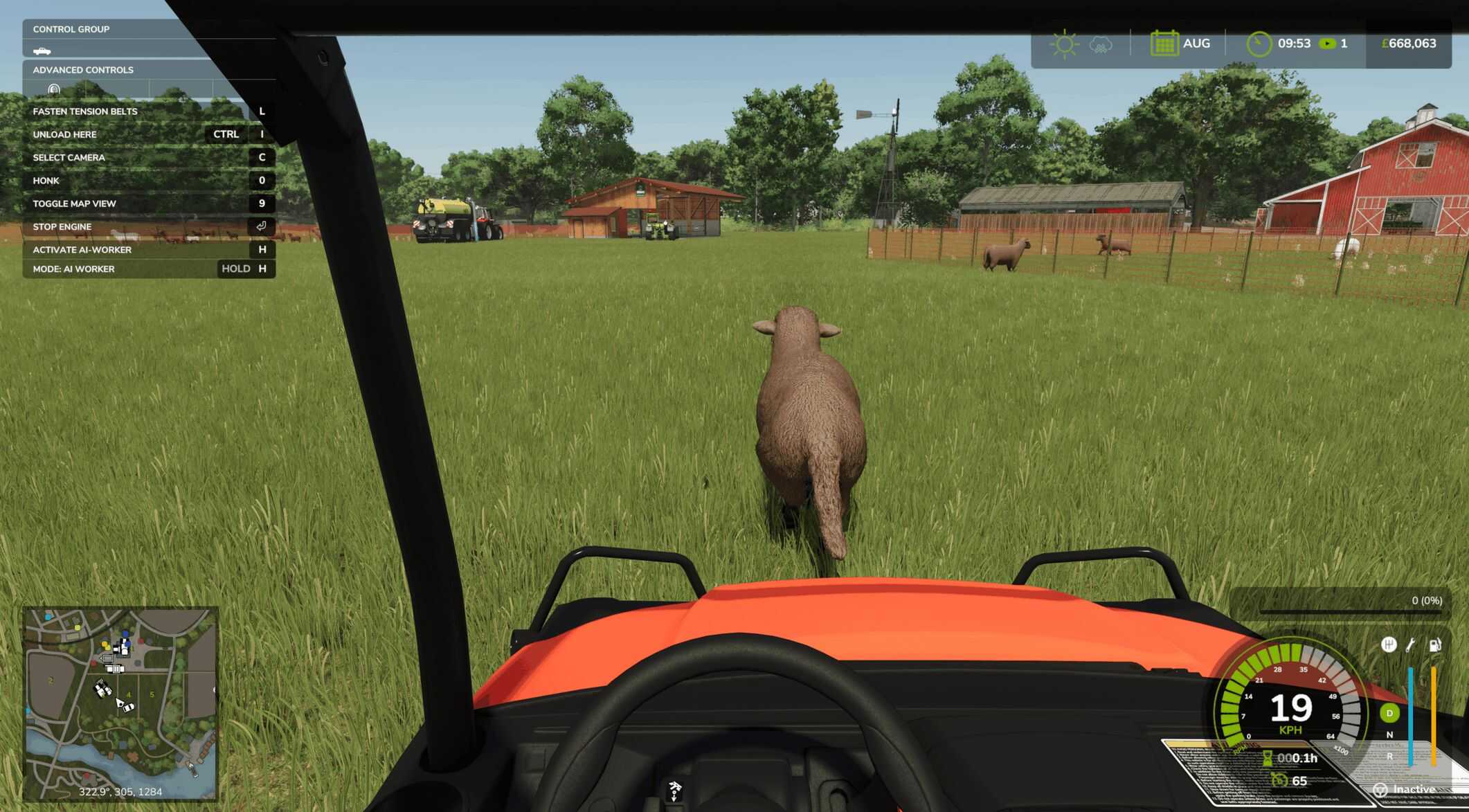The image size is (1469, 812).
Task: Expand the Control Group section
Action: coord(72,29)
